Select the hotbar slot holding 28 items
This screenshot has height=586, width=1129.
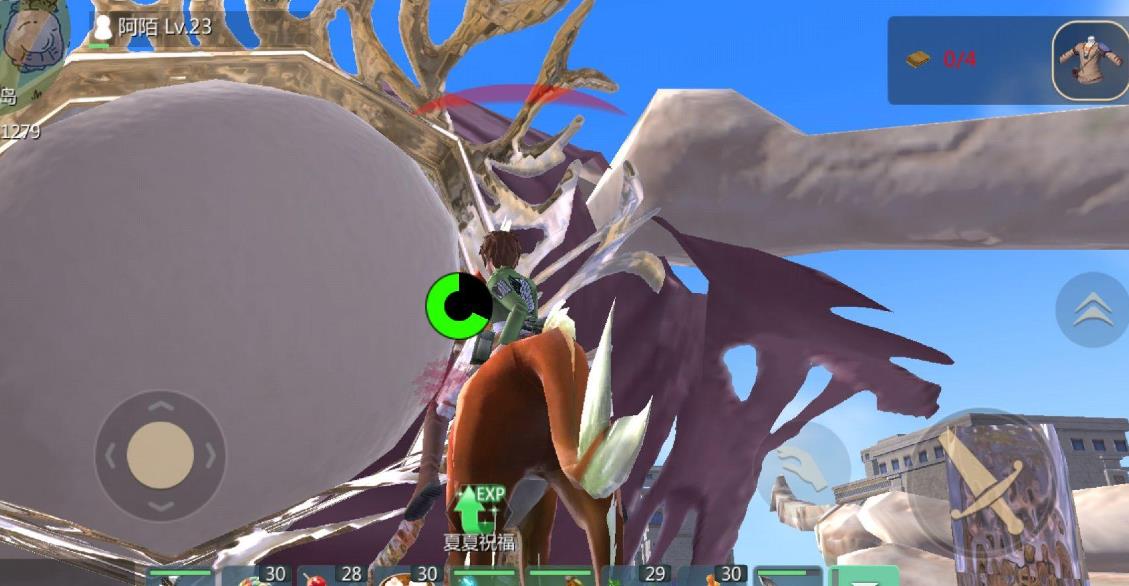coord(333,575)
